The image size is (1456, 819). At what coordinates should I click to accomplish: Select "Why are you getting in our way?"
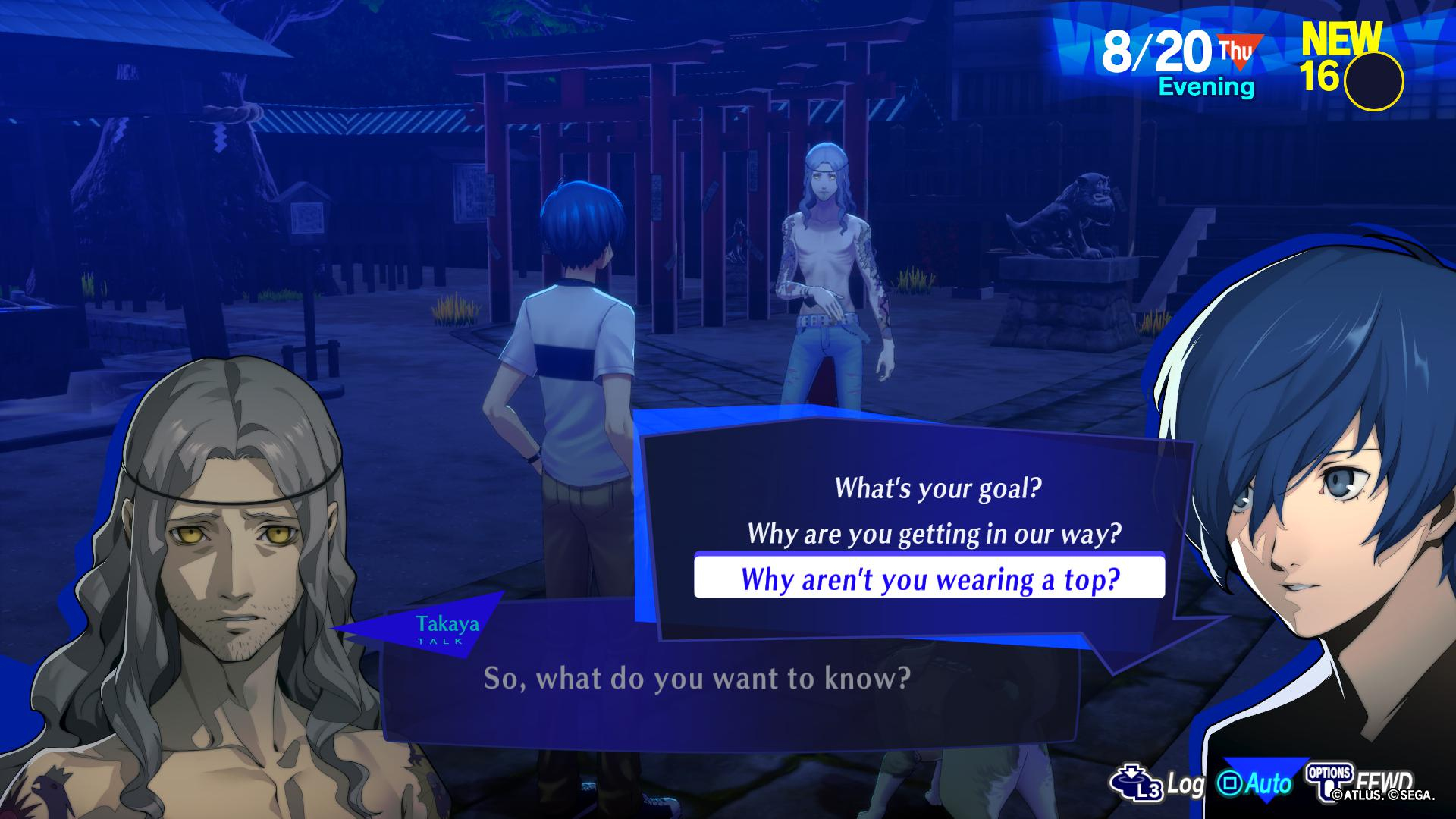pos(934,534)
